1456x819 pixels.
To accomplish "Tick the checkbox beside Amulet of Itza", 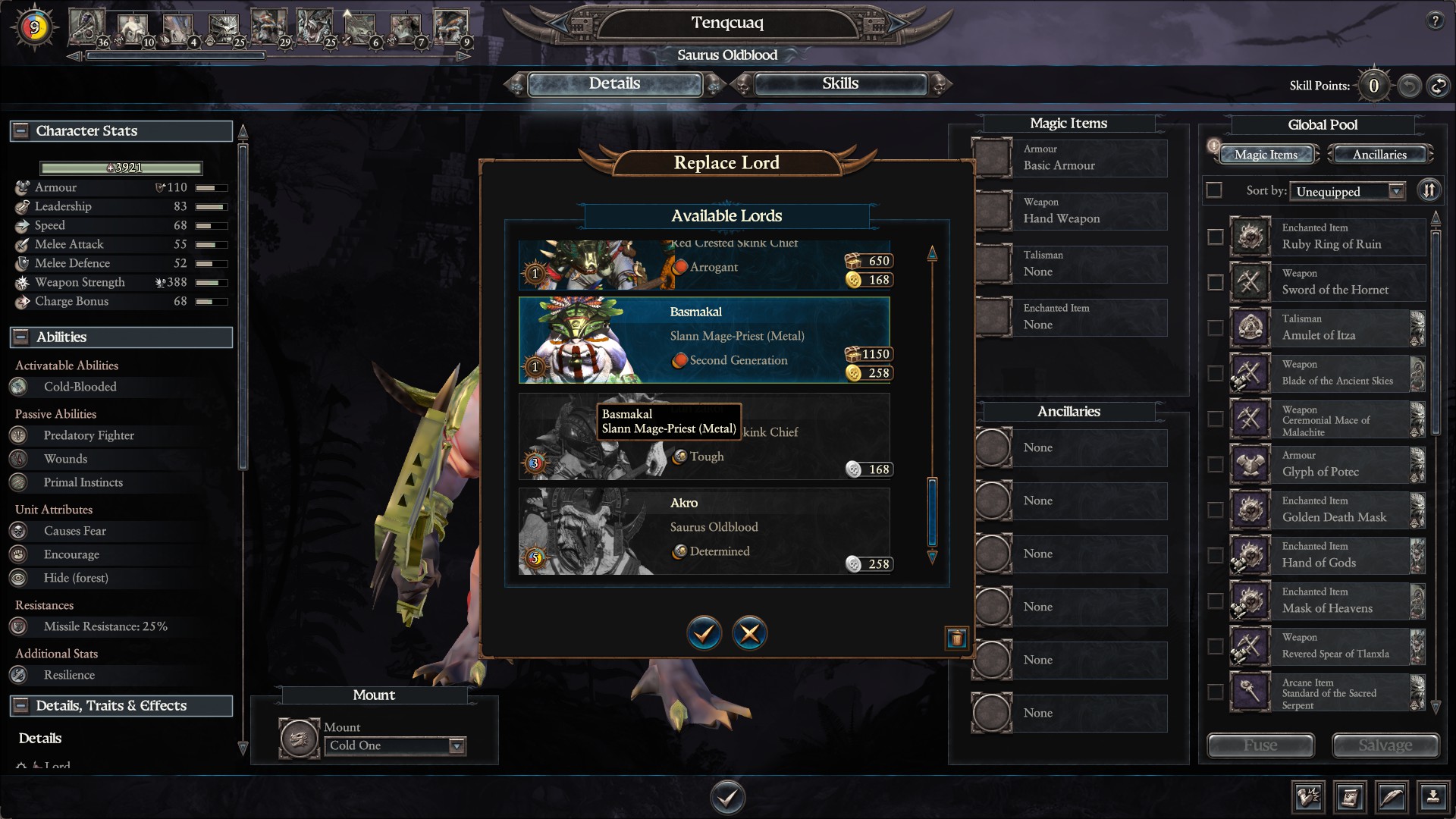I will pyautogui.click(x=1215, y=328).
